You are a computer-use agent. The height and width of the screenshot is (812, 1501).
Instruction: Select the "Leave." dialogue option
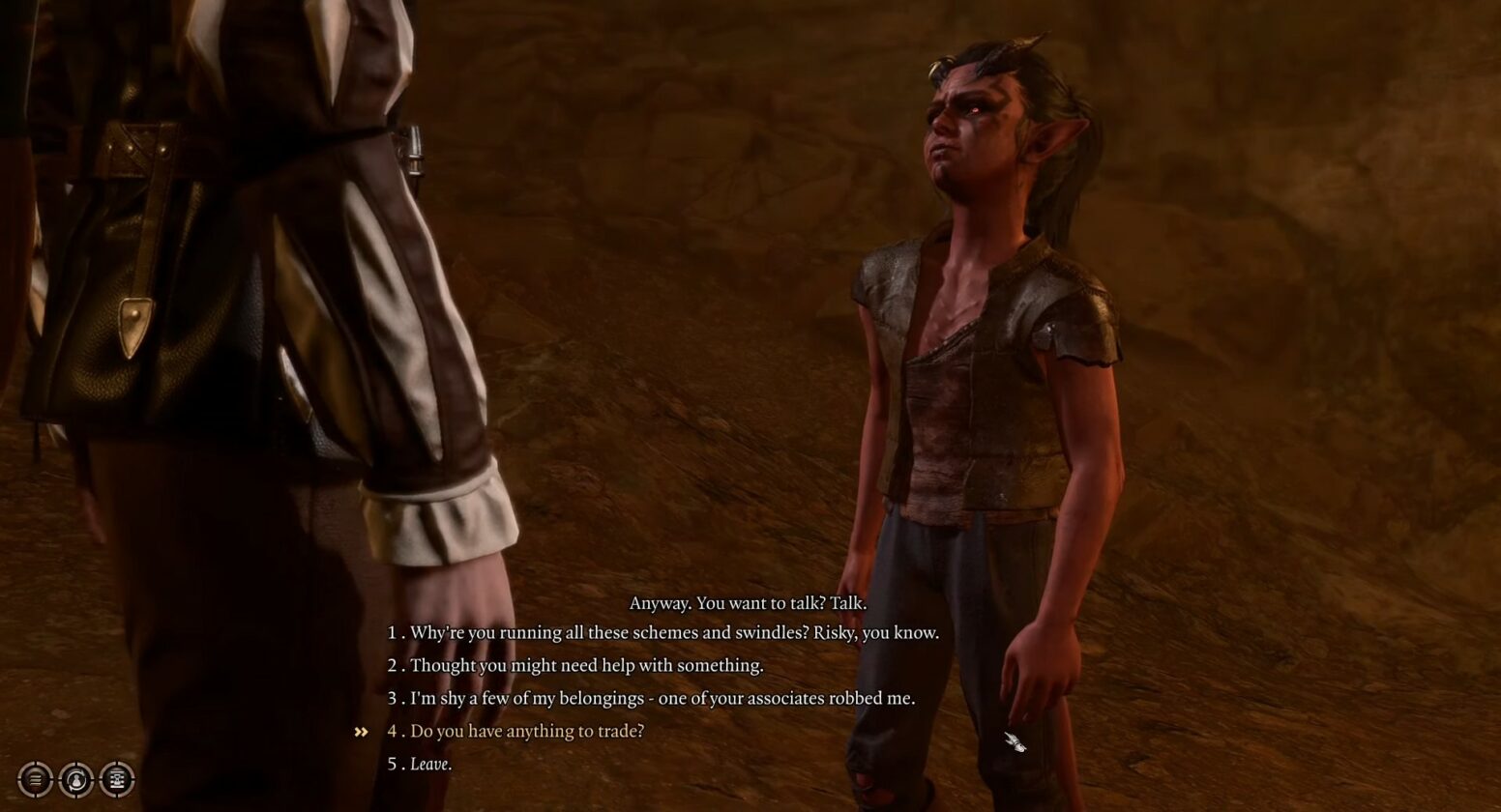click(427, 763)
